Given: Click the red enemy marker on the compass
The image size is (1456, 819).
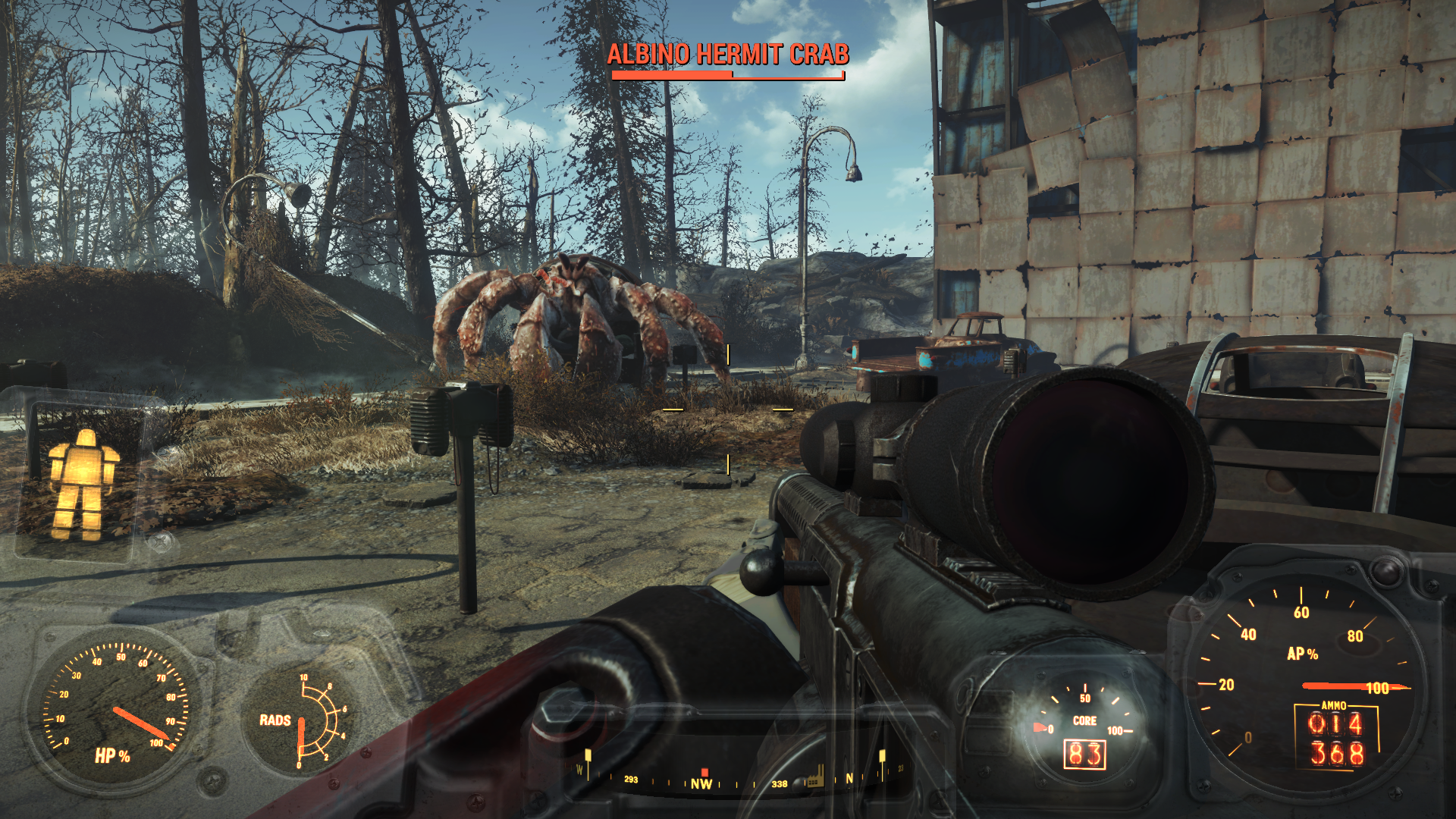Looking at the screenshot, I should click(x=704, y=772).
